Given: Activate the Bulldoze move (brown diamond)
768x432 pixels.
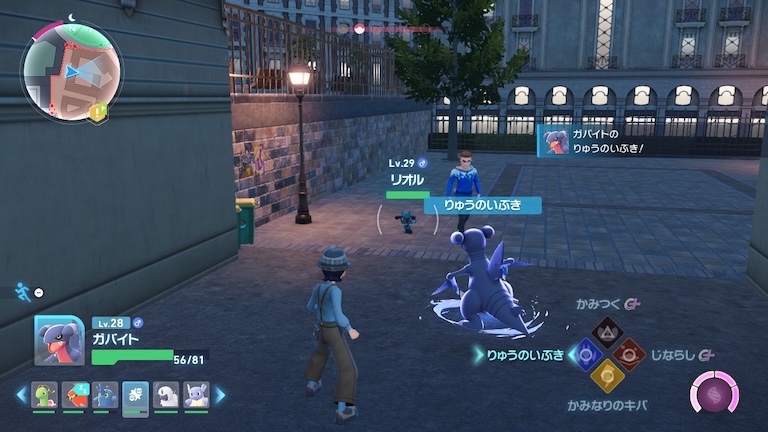Looking at the screenshot, I should [x=630, y=354].
